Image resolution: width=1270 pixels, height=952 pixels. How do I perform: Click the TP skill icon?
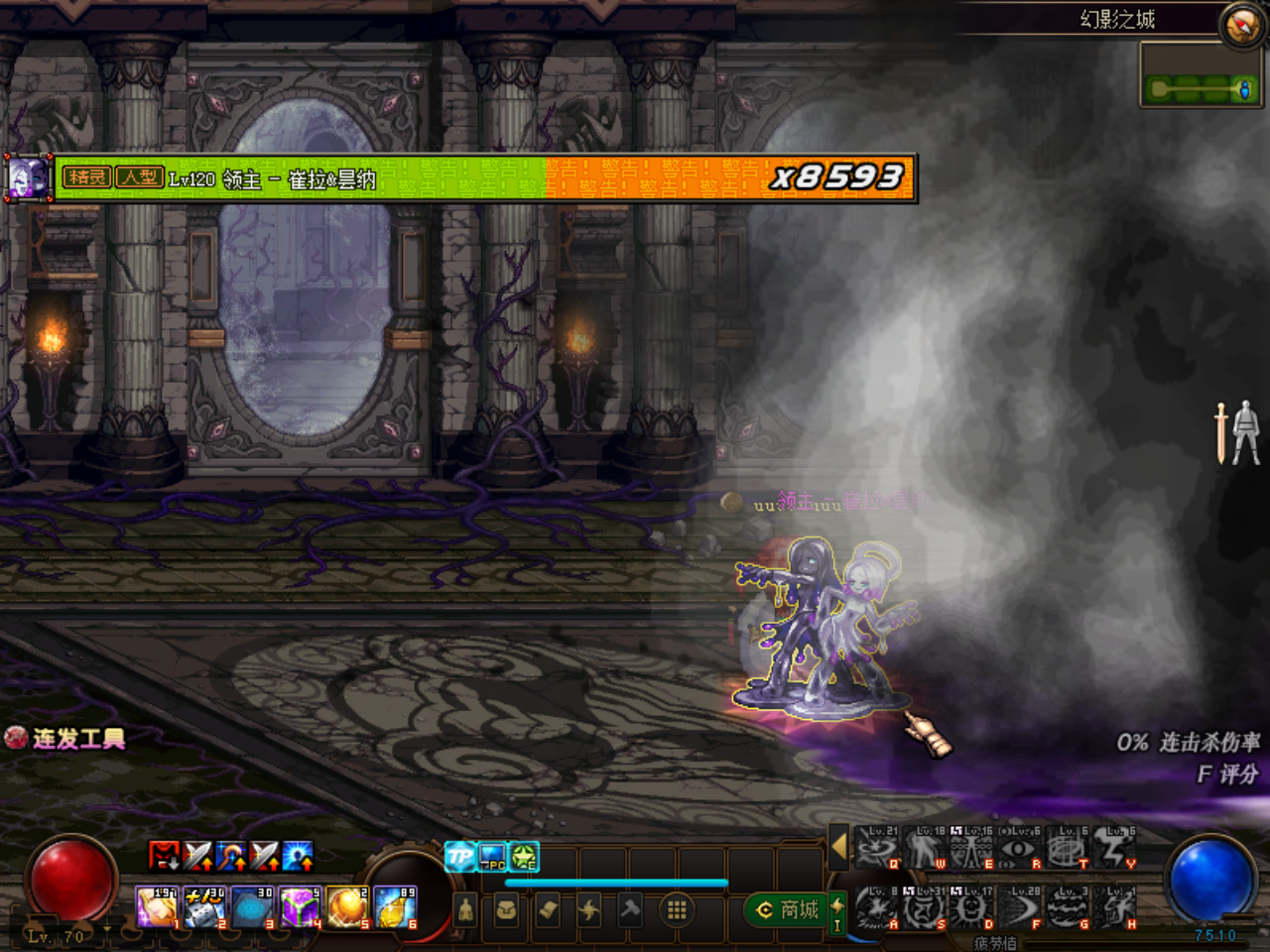coord(458,855)
